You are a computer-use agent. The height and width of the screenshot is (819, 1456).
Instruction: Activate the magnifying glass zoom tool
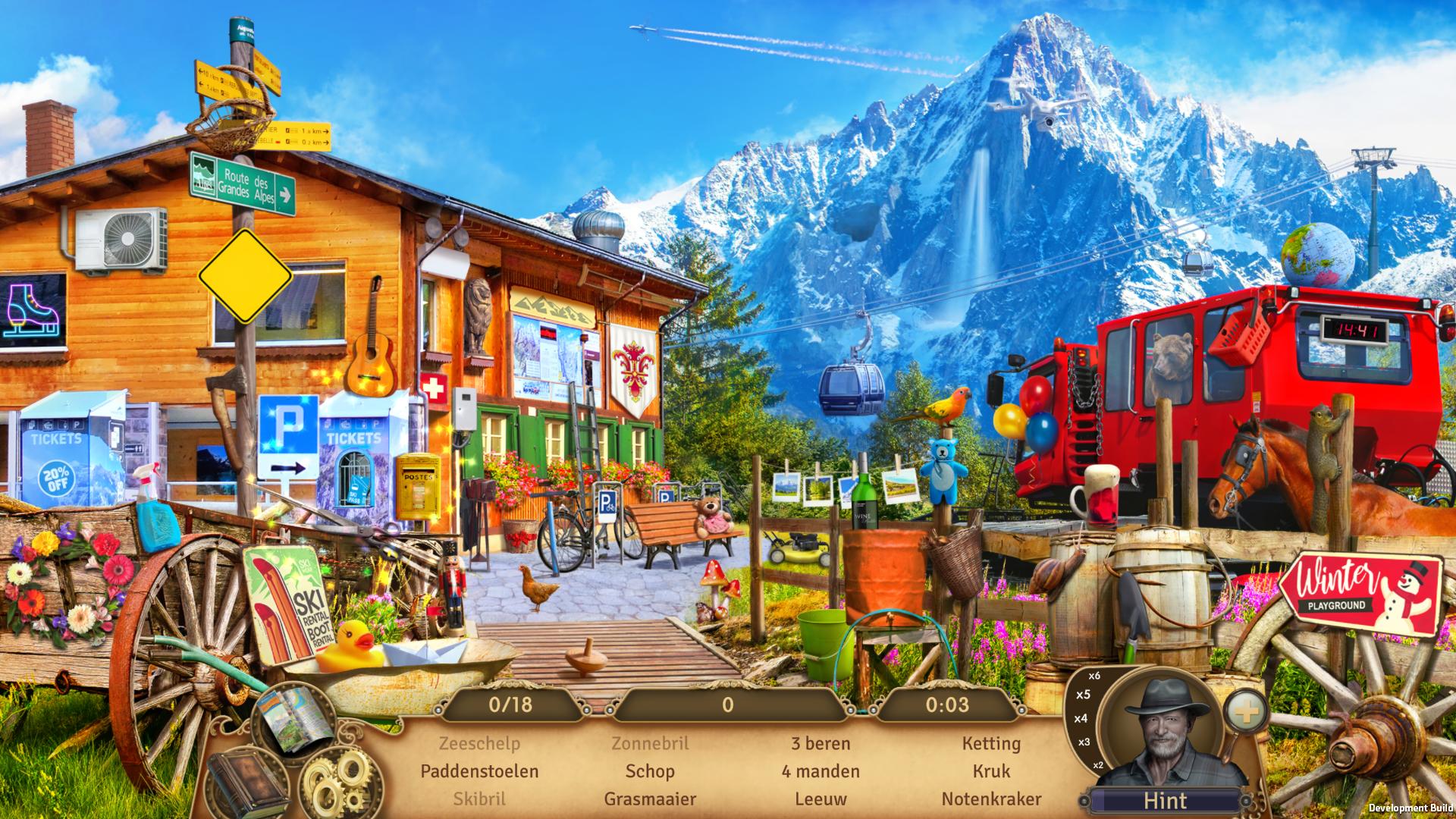tap(1246, 712)
